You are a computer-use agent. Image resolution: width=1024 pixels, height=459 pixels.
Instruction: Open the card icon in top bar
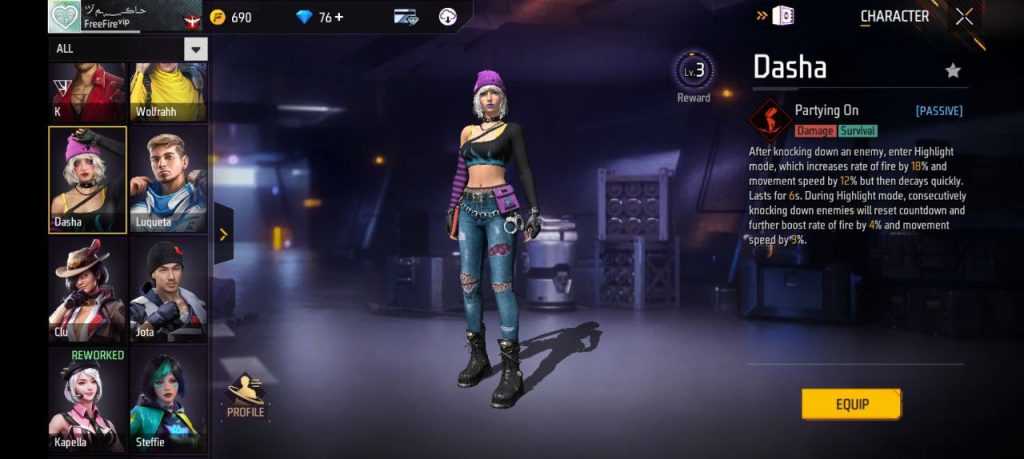[x=405, y=17]
